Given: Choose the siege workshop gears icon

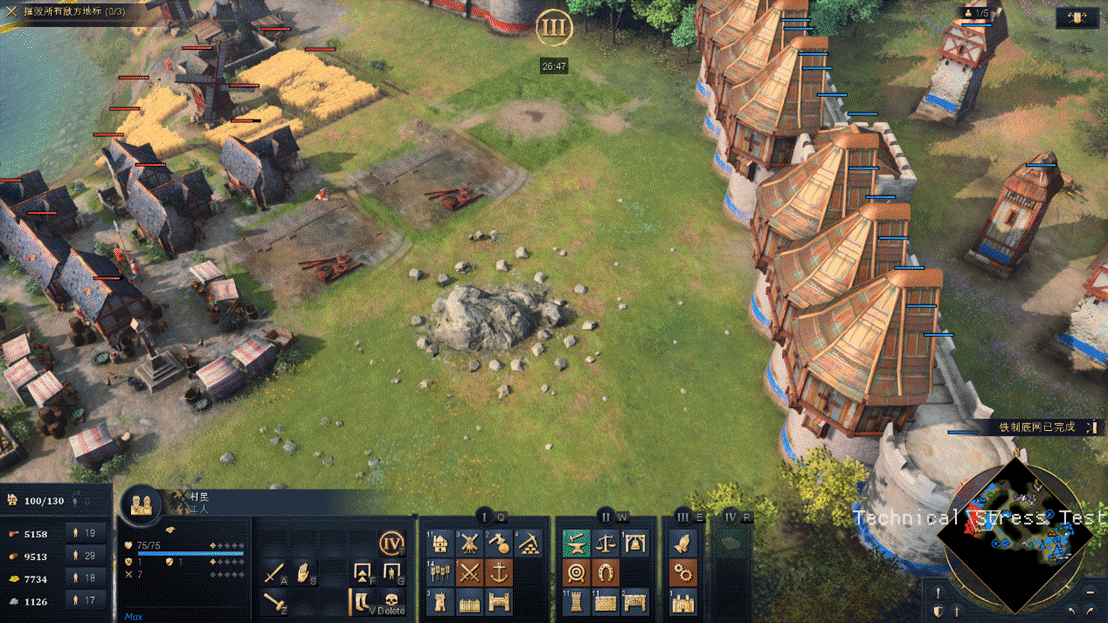Looking at the screenshot, I should [x=683, y=574].
